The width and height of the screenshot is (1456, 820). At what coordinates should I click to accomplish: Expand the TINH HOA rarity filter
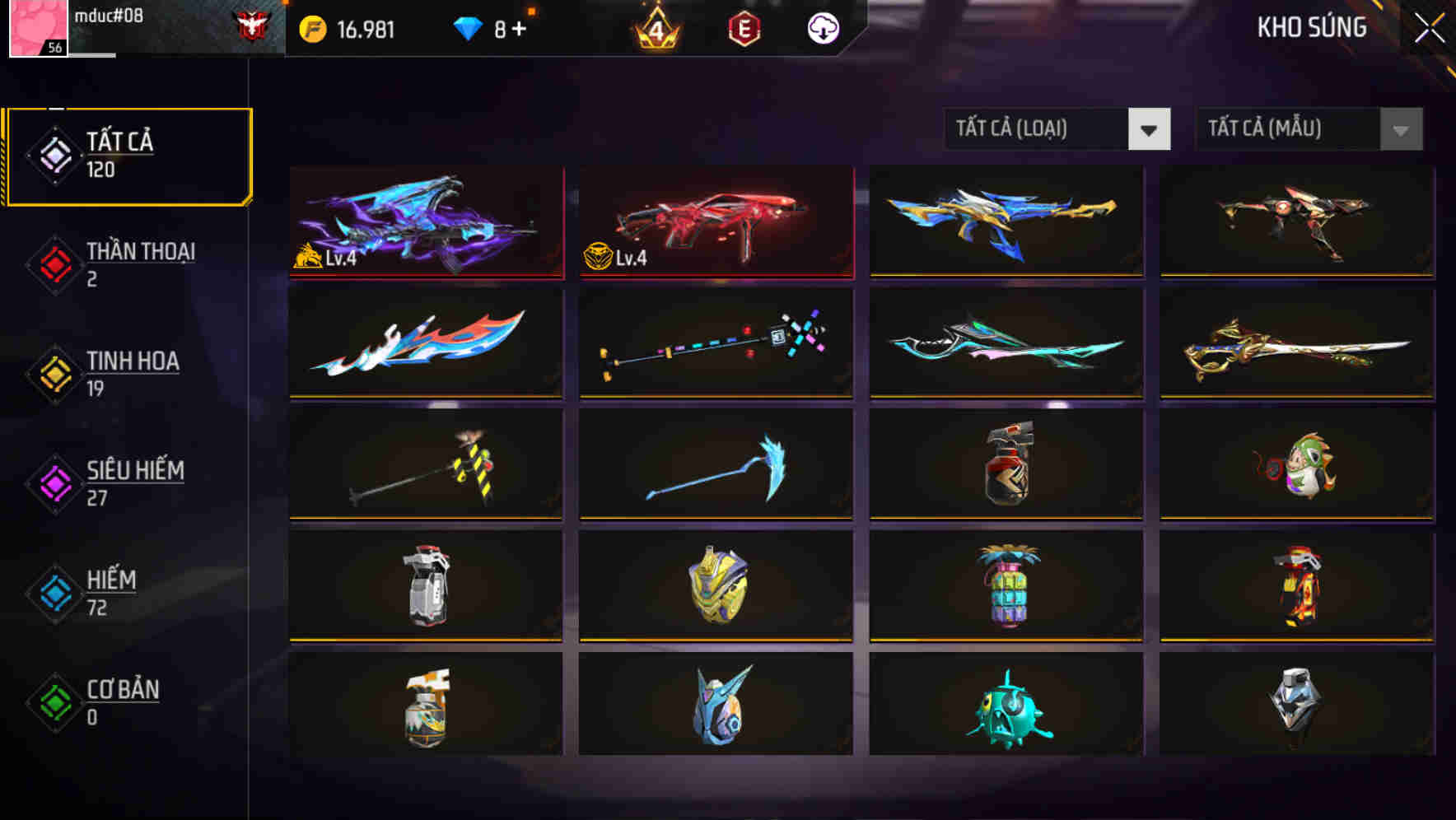click(107, 372)
